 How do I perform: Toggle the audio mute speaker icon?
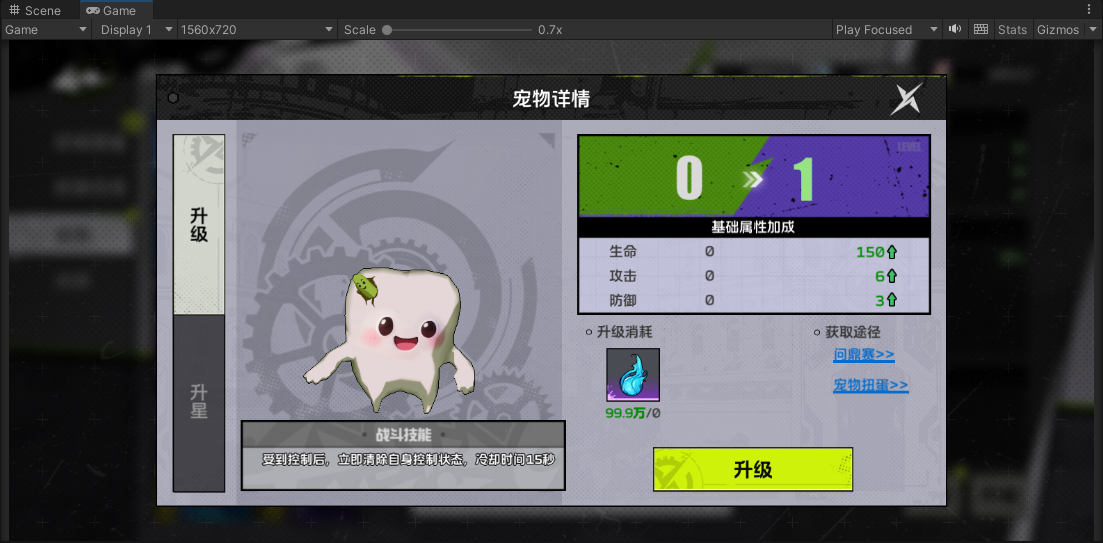point(955,30)
